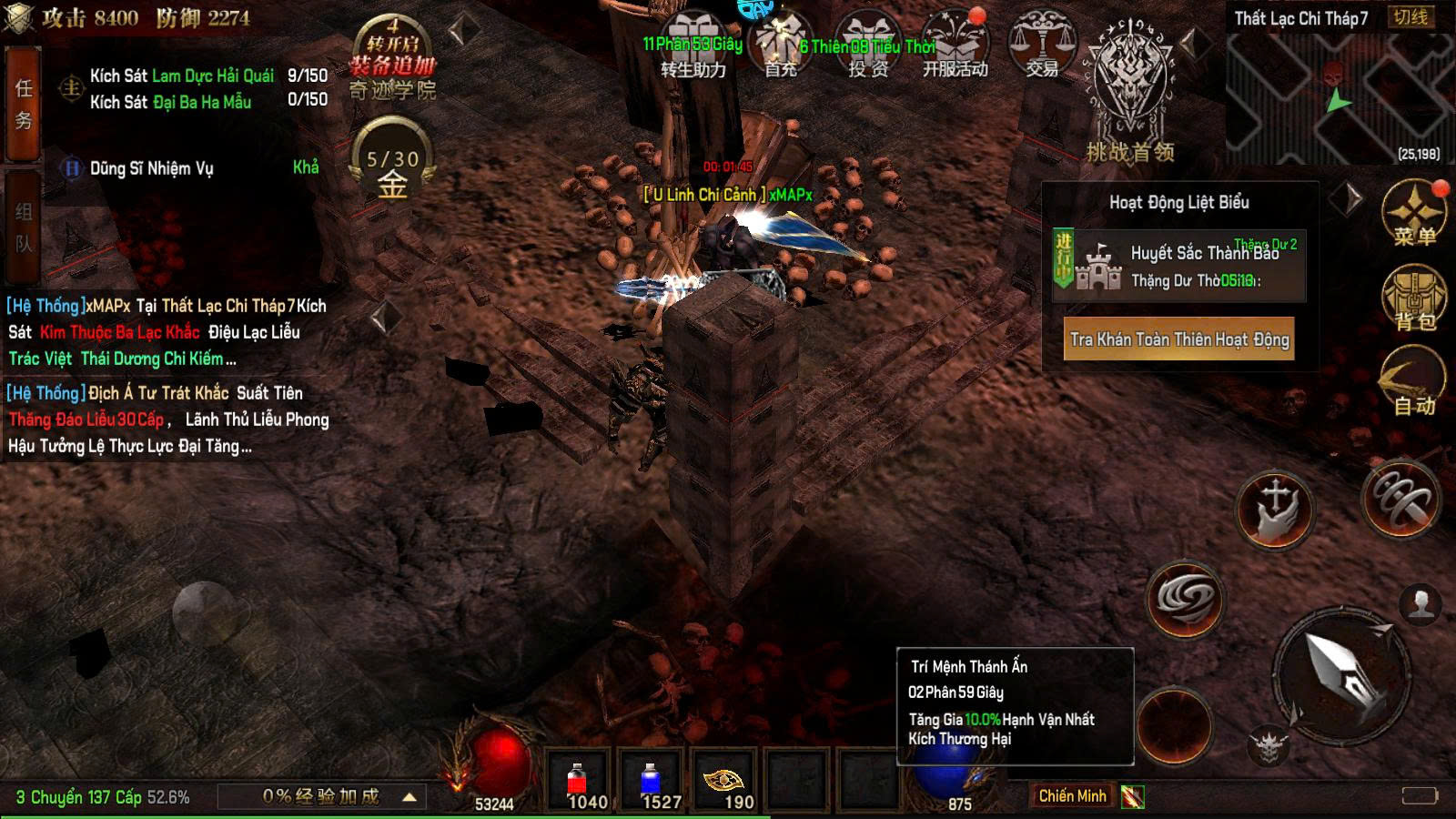Toggle the 自动 auto-battle button

[1414, 384]
